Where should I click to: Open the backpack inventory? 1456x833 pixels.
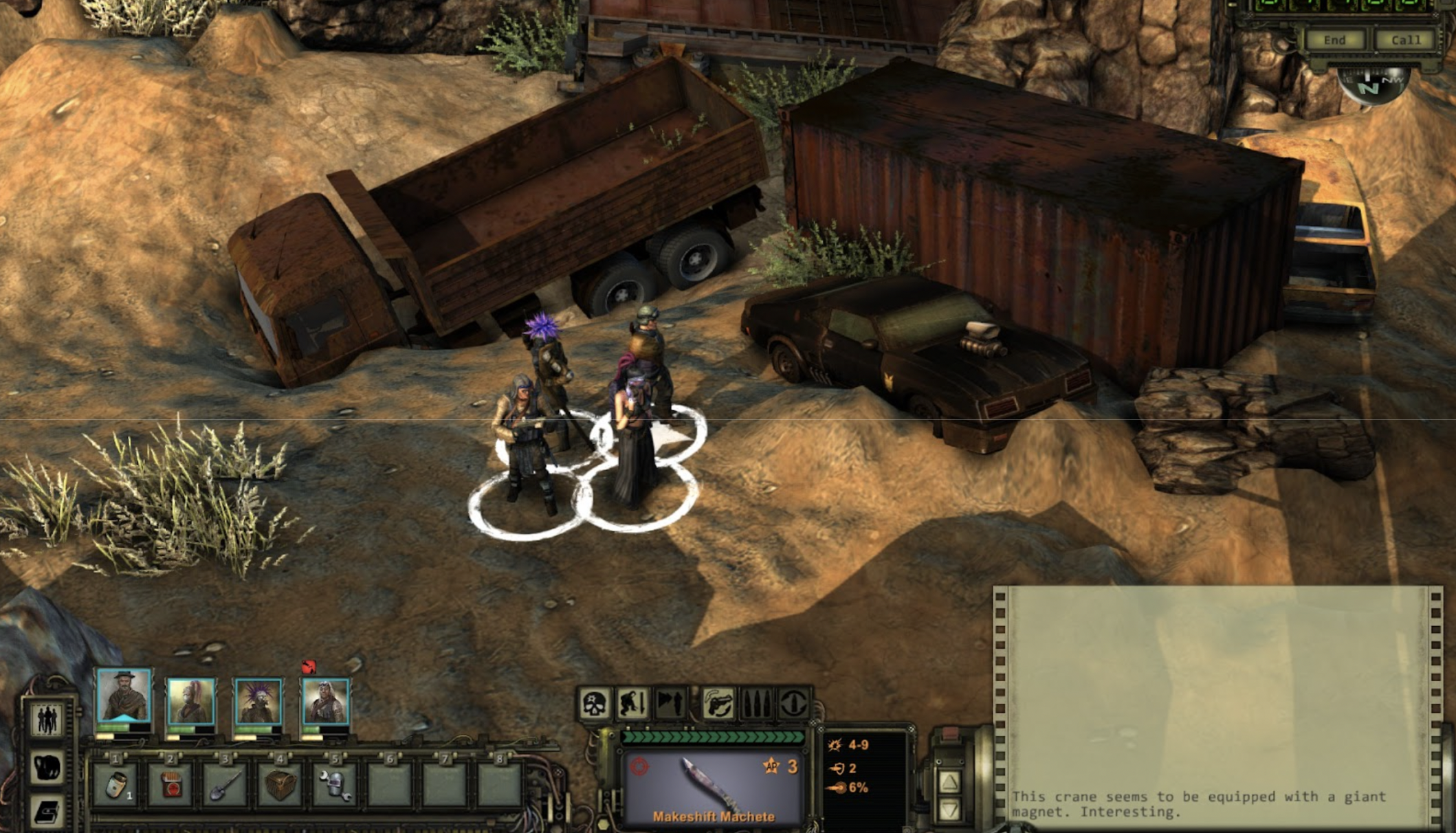(47, 767)
